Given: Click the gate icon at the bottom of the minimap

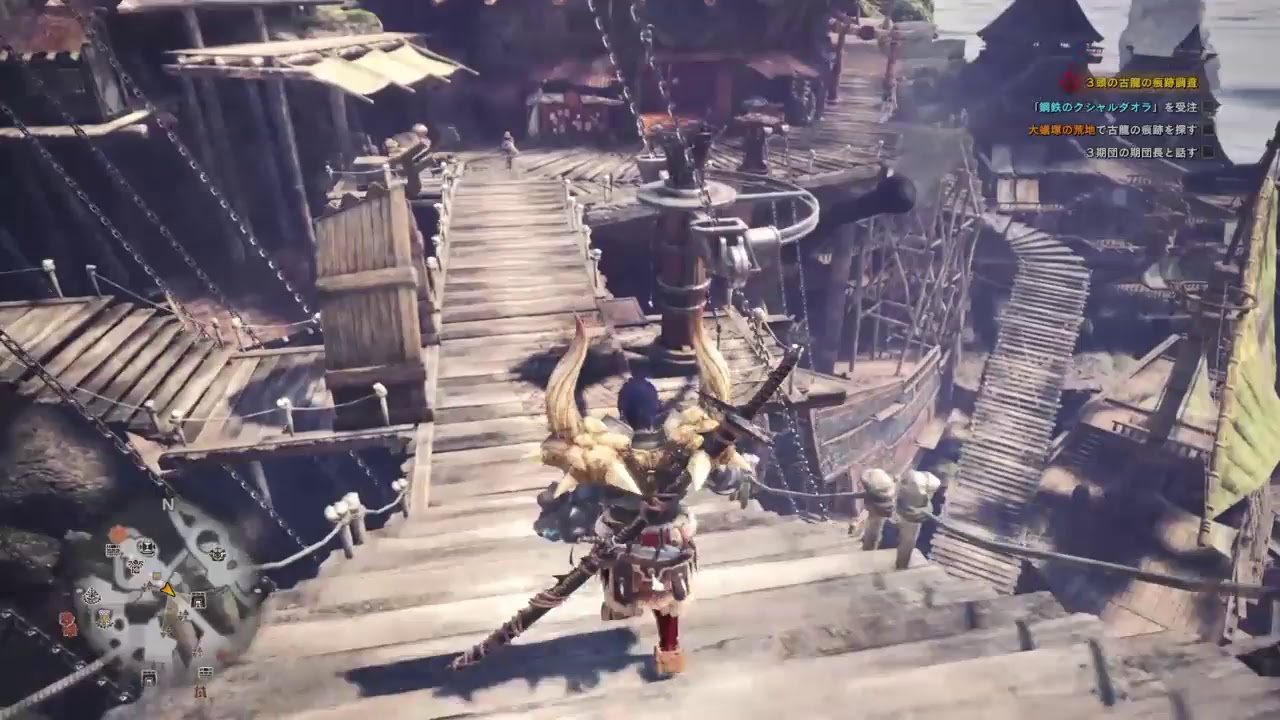Looking at the screenshot, I should tap(148, 675).
